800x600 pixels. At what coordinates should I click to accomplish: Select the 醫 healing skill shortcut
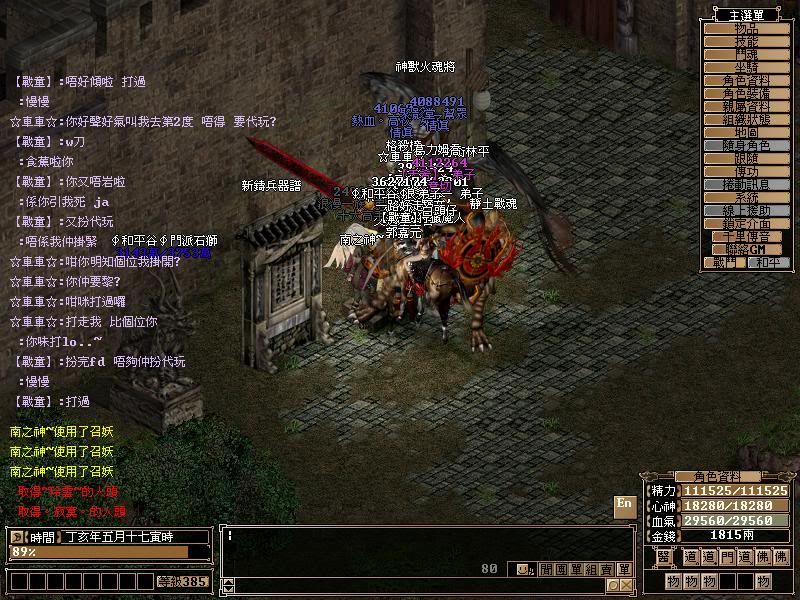(662, 557)
